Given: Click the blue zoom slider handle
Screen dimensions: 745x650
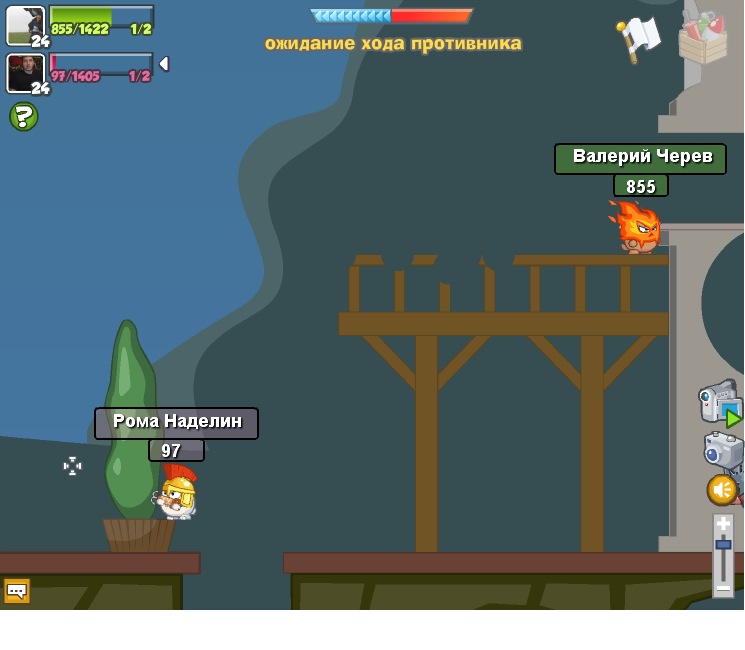Looking at the screenshot, I should coord(723,545).
